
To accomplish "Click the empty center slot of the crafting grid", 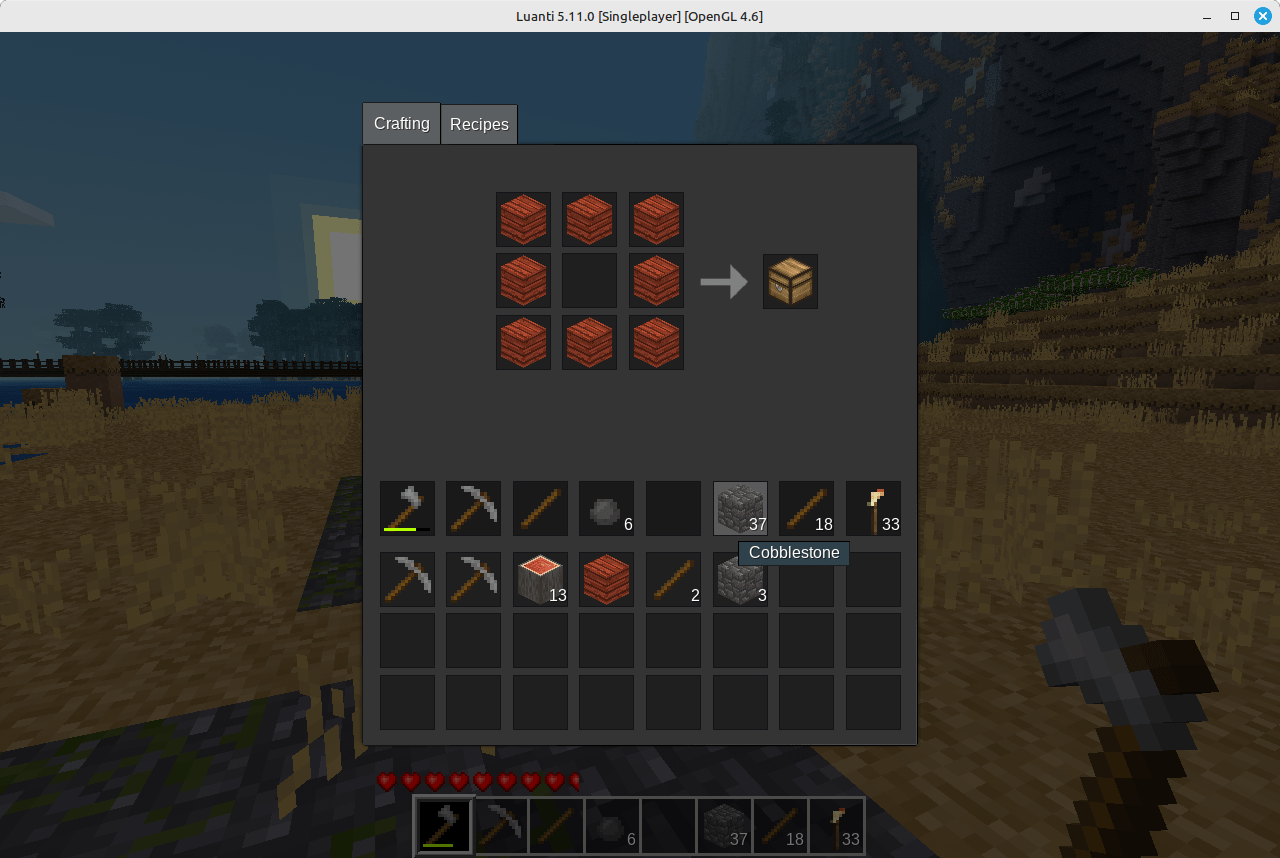I will point(589,281).
